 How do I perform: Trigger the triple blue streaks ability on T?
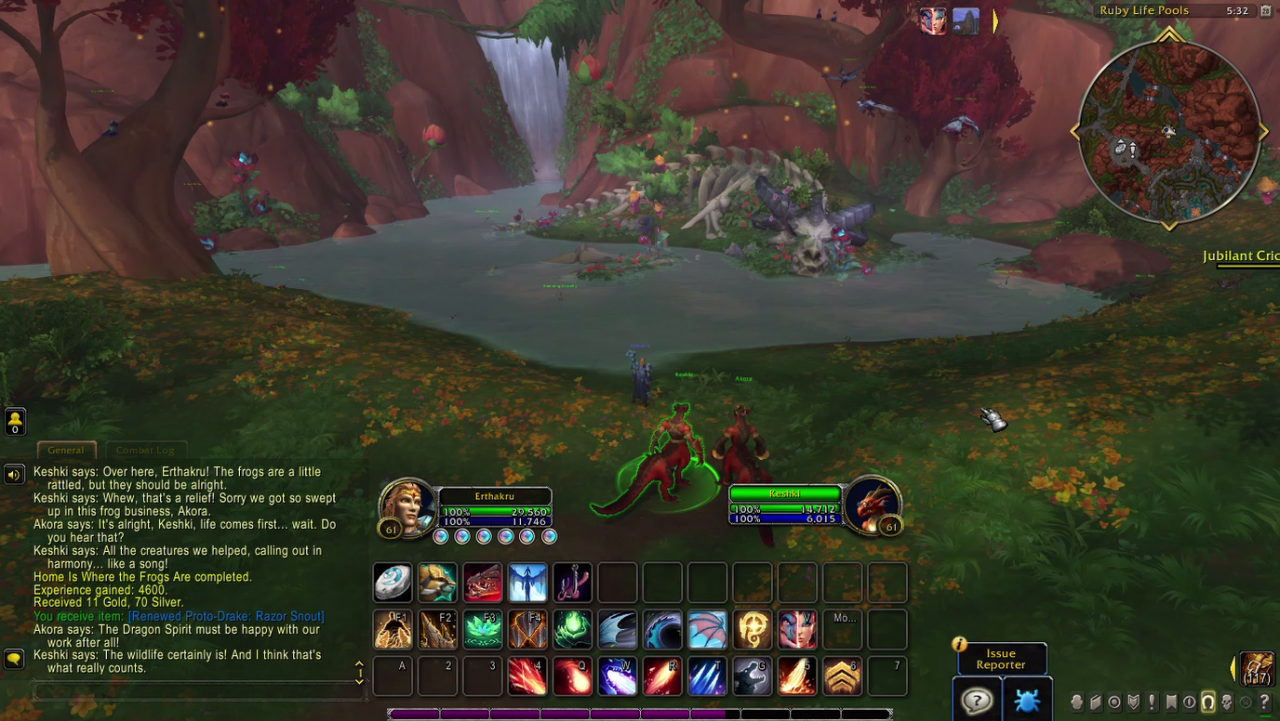[x=707, y=677]
